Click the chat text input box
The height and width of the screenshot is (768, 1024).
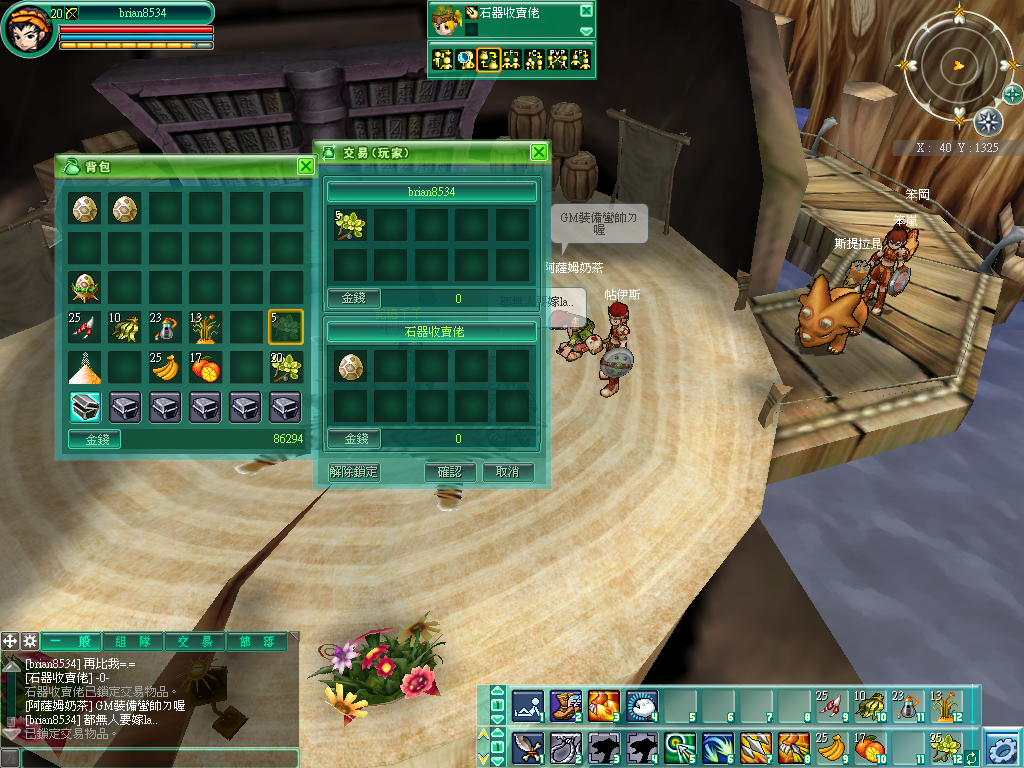[x=150, y=758]
